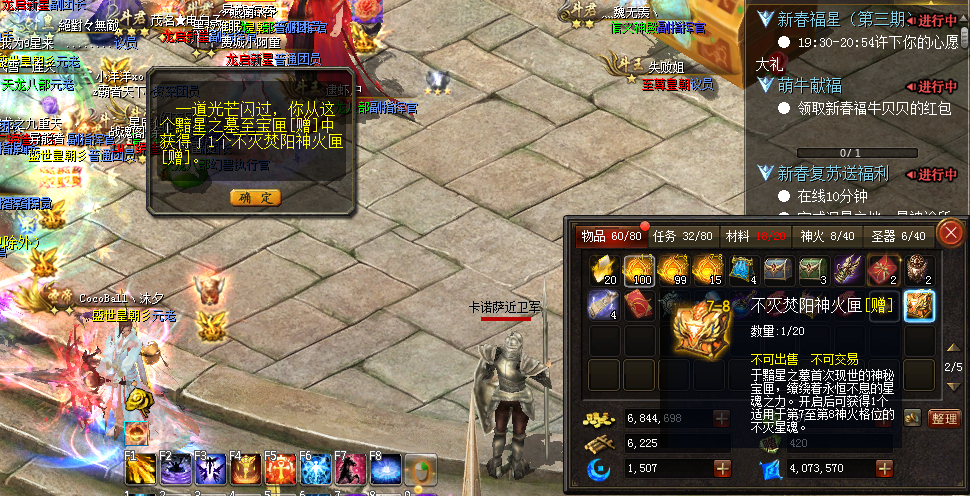Close the inventory window
Viewport: 970px width, 496px height.
tap(951, 234)
